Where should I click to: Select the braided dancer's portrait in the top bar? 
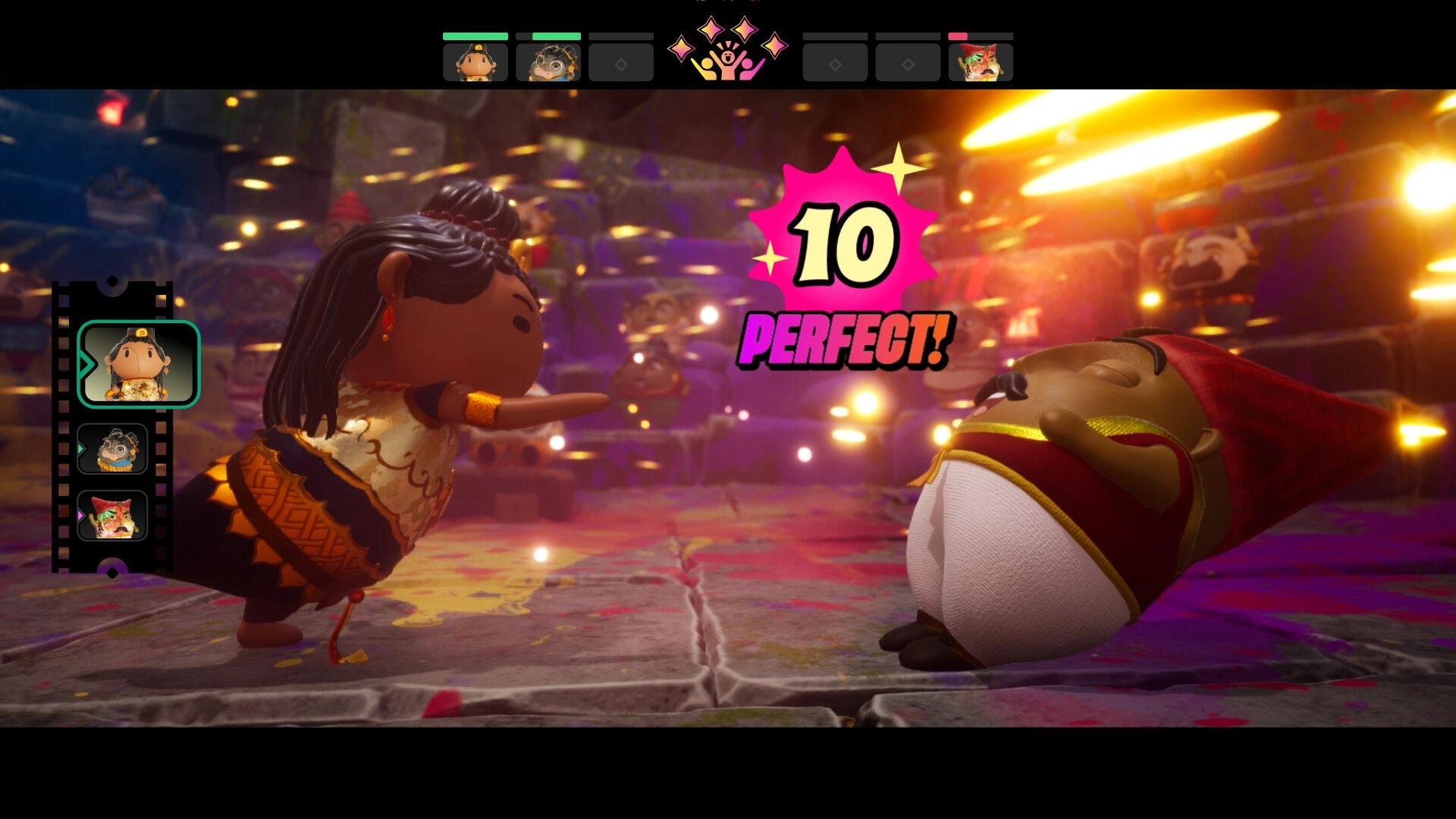475,61
